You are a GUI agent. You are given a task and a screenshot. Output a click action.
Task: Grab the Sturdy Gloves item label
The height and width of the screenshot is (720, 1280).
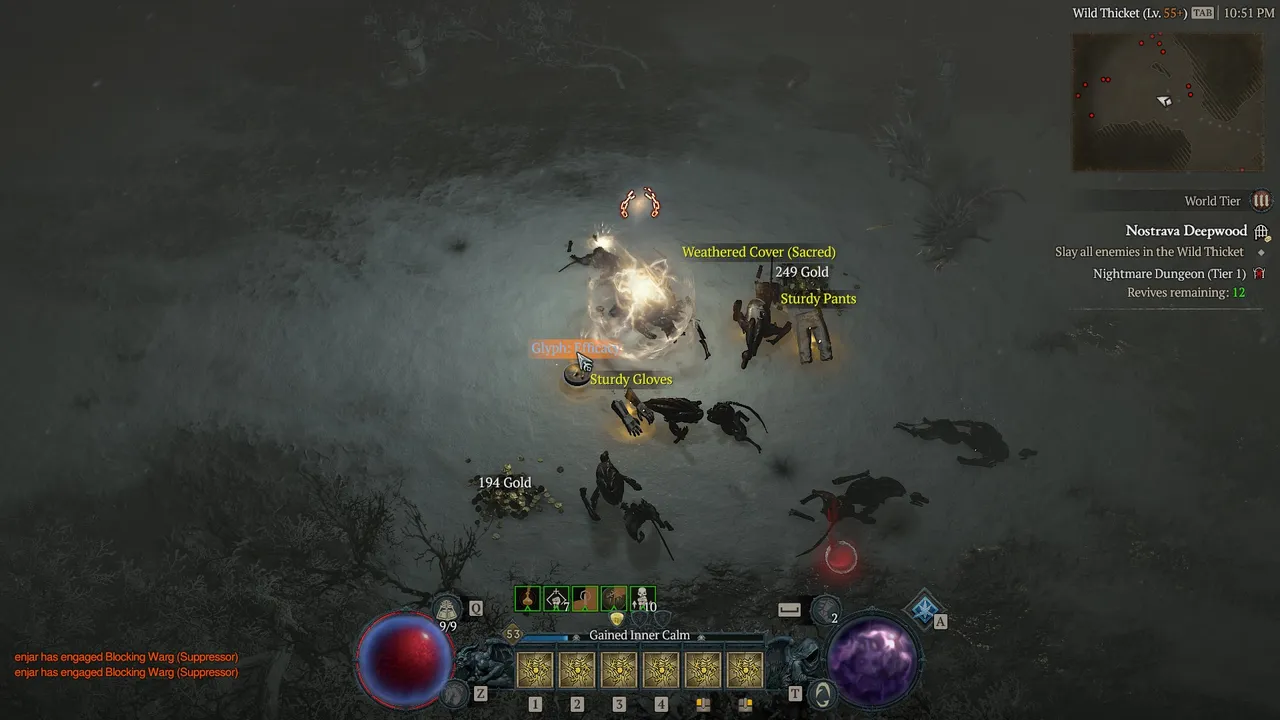coord(630,379)
